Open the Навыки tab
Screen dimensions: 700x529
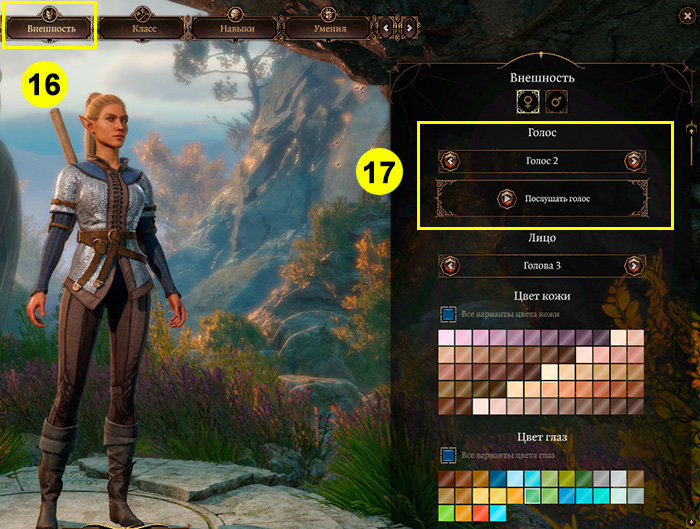point(237,28)
